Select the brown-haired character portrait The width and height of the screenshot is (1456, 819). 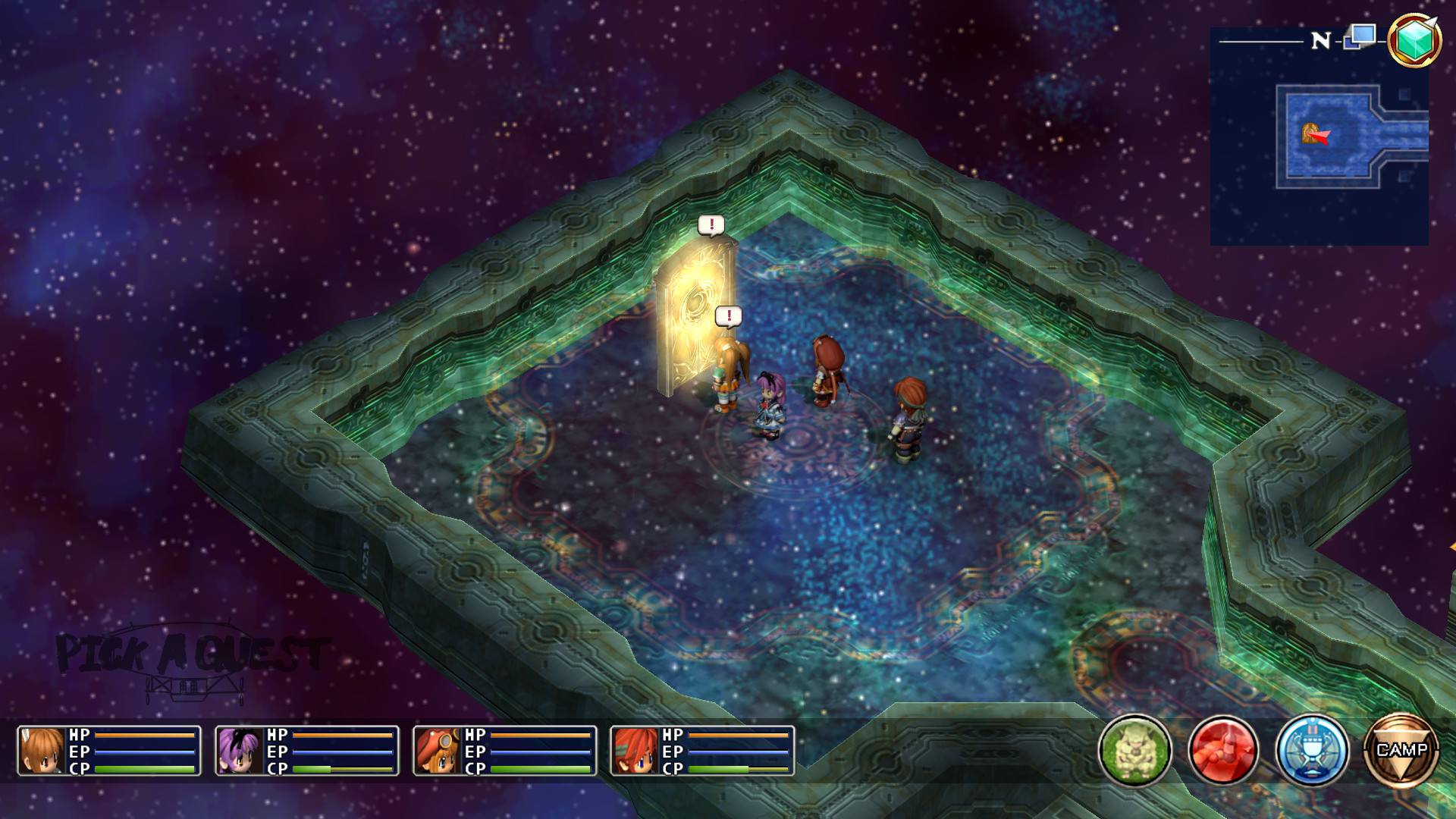[42, 751]
